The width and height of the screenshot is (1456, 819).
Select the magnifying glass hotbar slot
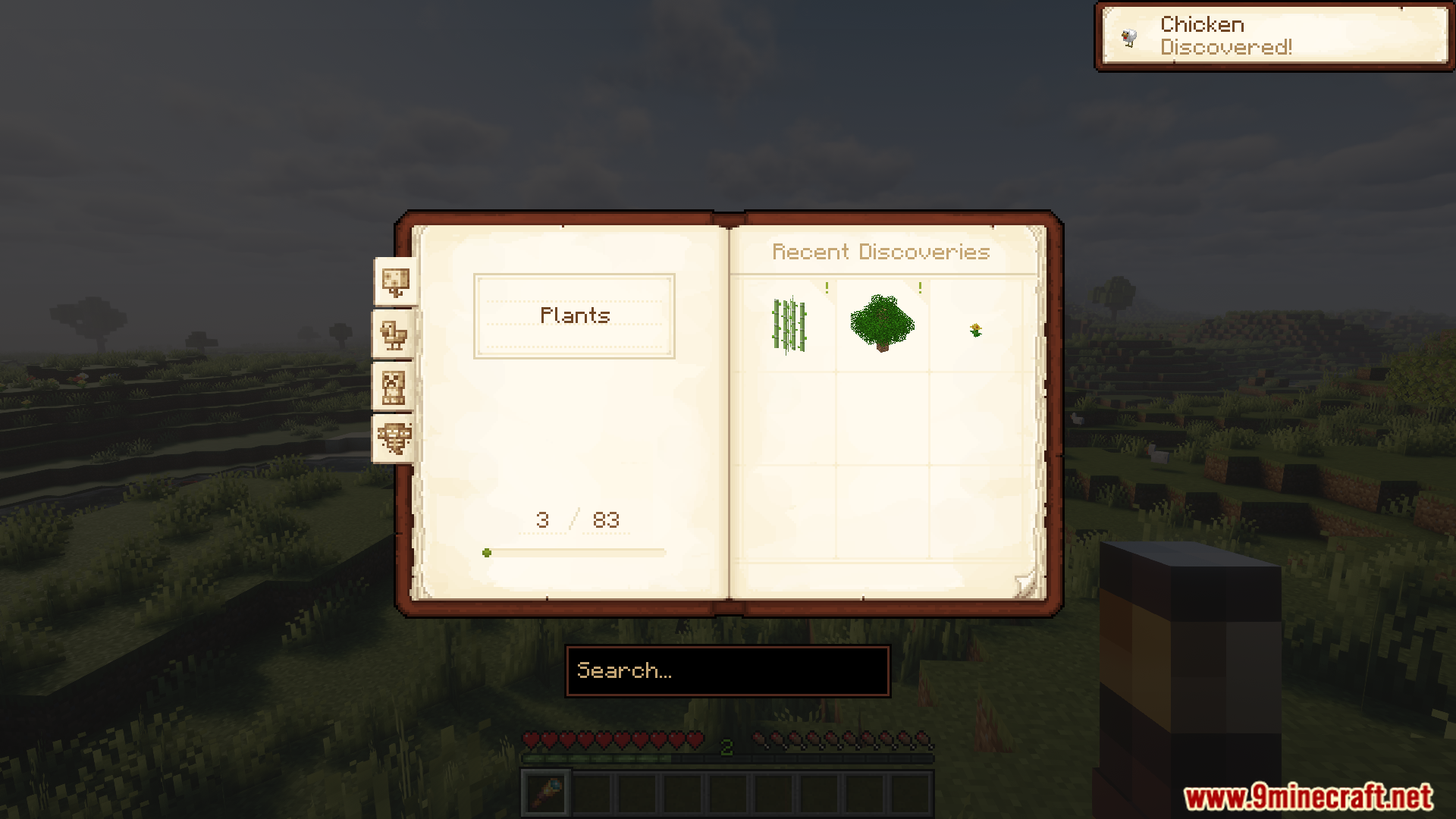pos(546,792)
